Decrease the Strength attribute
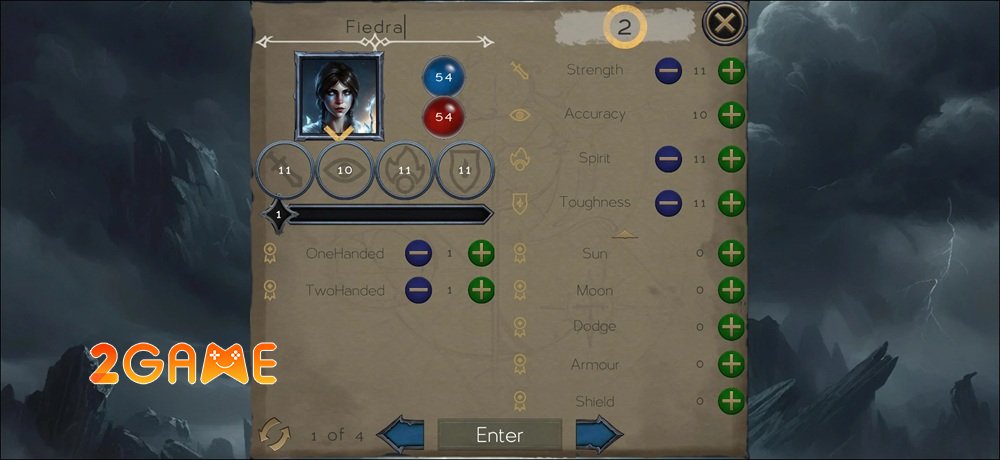This screenshot has height=460, width=1000. pos(668,71)
